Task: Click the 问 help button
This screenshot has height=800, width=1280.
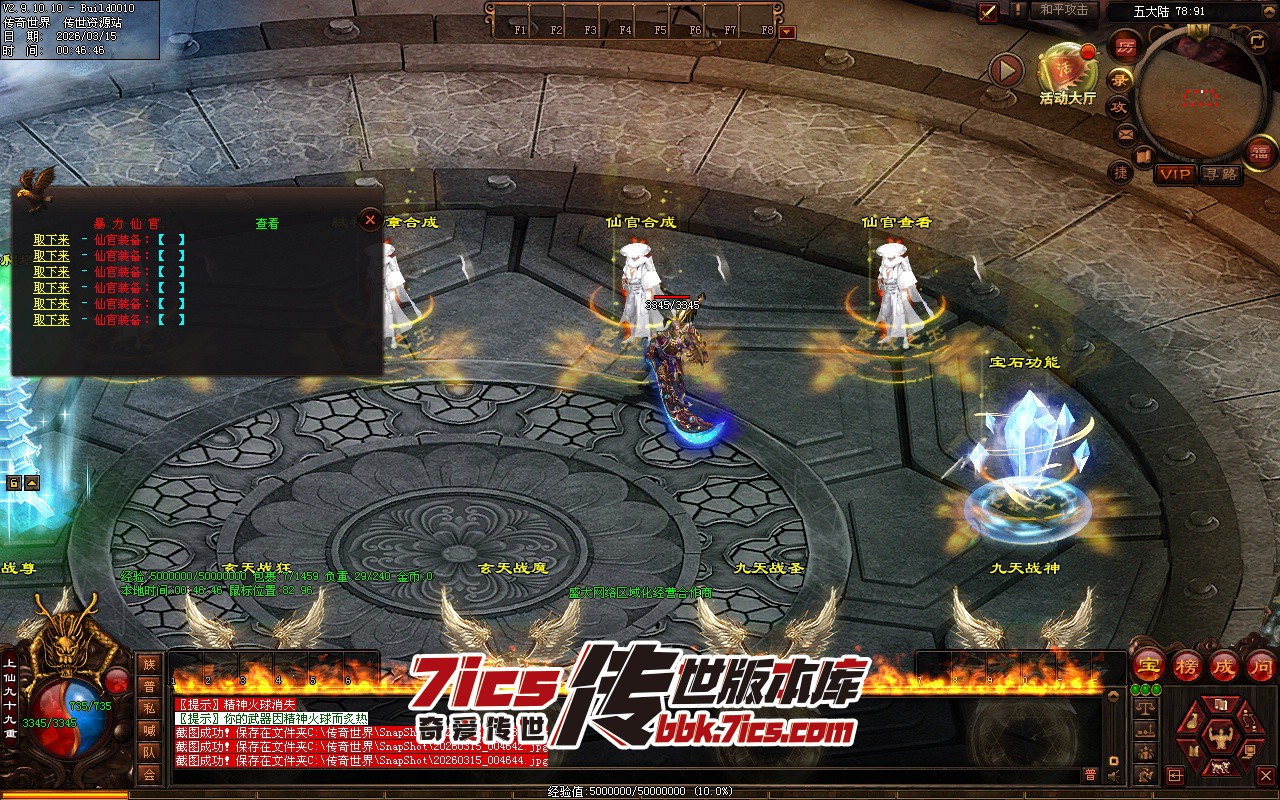Action: (1261, 665)
